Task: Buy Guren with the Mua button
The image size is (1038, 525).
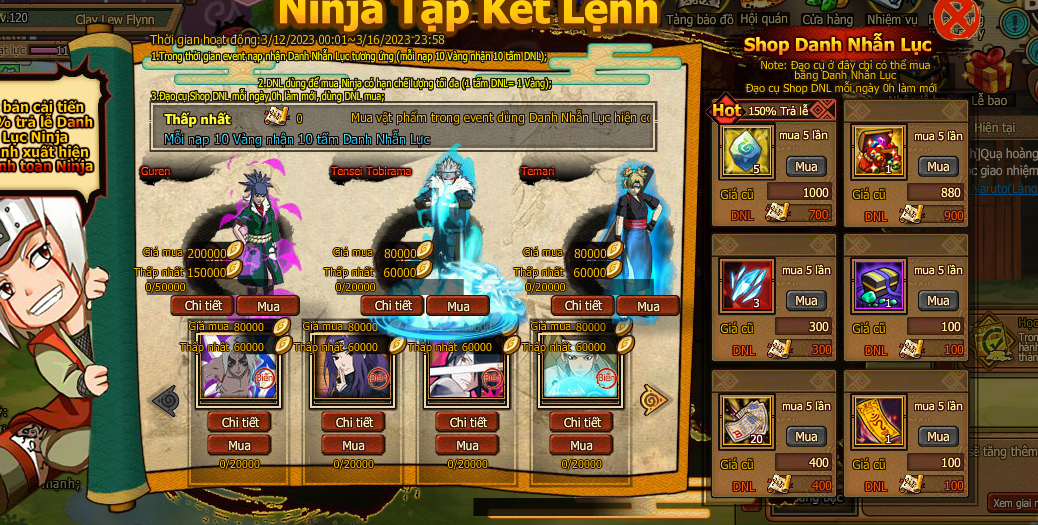Action: point(268,306)
